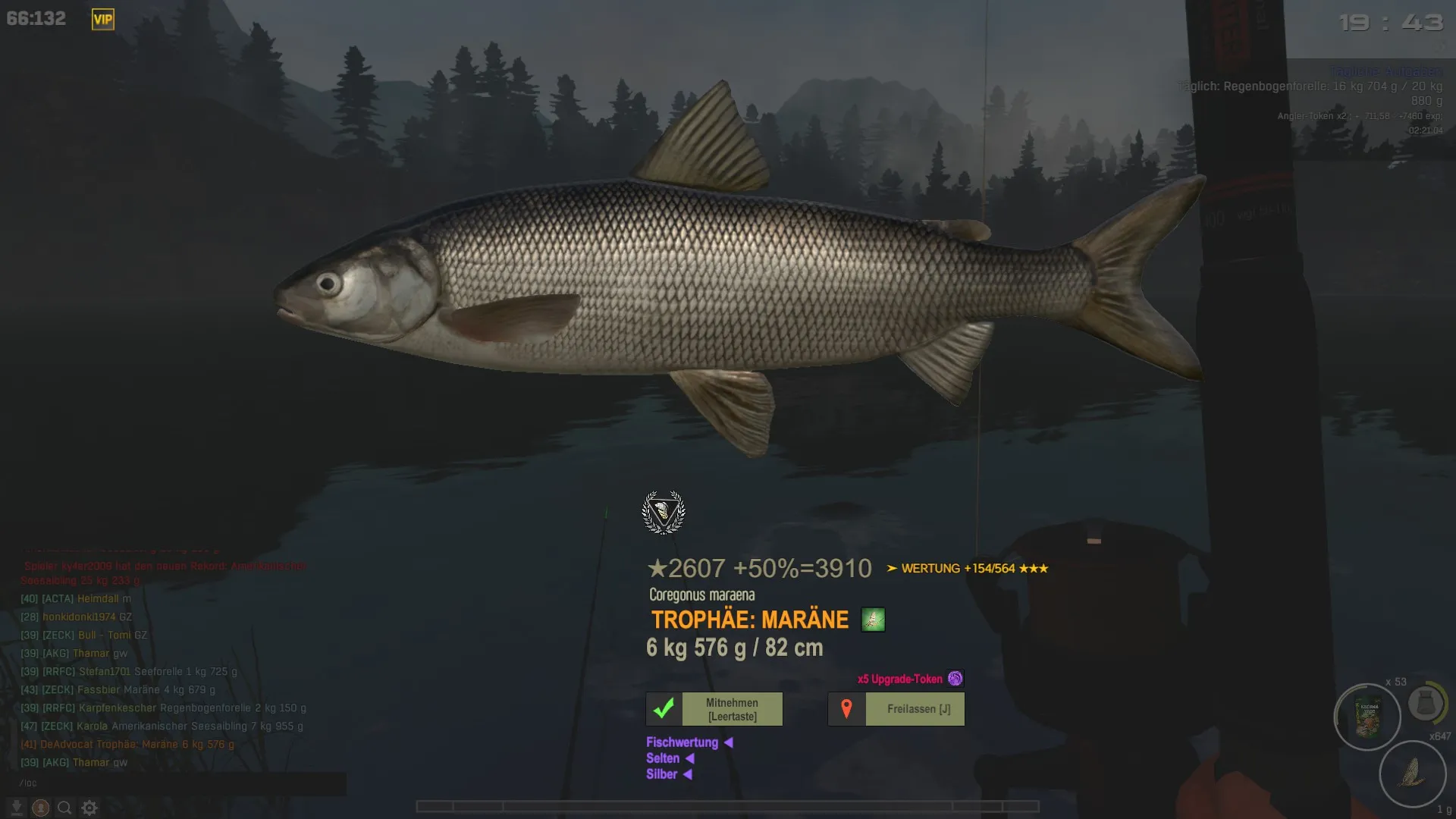Click the bait sack icon
1456x819 pixels.
pos(1426,703)
